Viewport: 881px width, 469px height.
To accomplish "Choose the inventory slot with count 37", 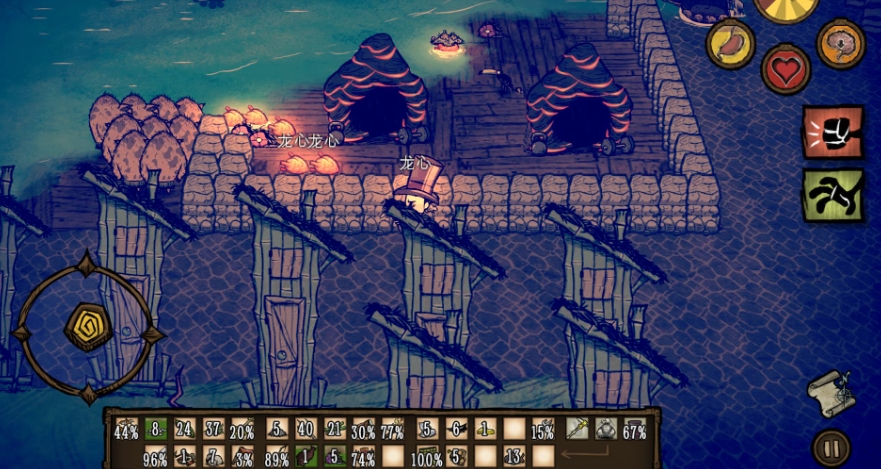I will pyautogui.click(x=213, y=429).
